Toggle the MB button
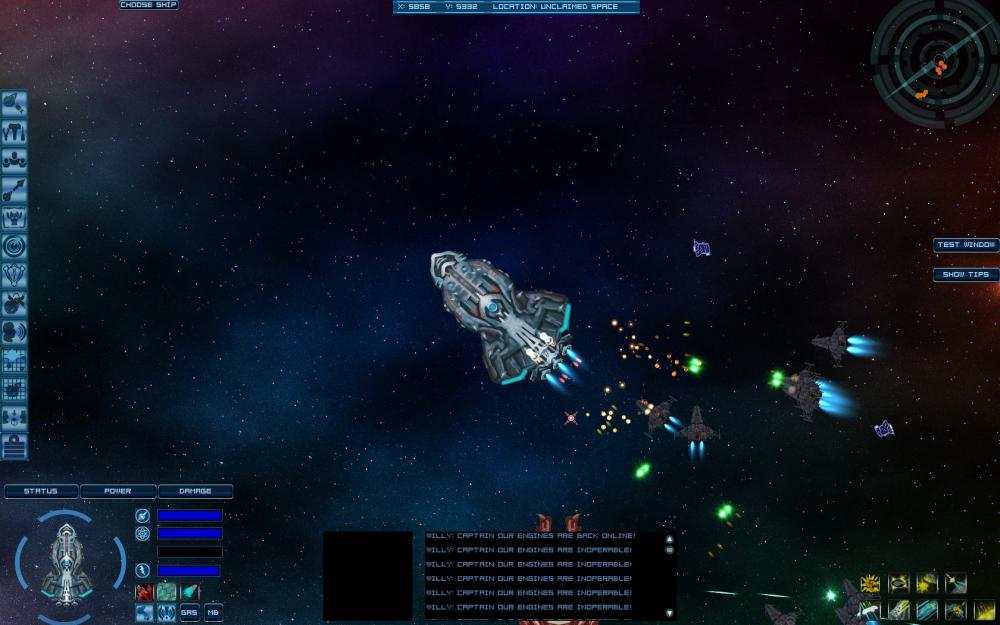Image resolution: width=1000 pixels, height=625 pixels. [213, 612]
